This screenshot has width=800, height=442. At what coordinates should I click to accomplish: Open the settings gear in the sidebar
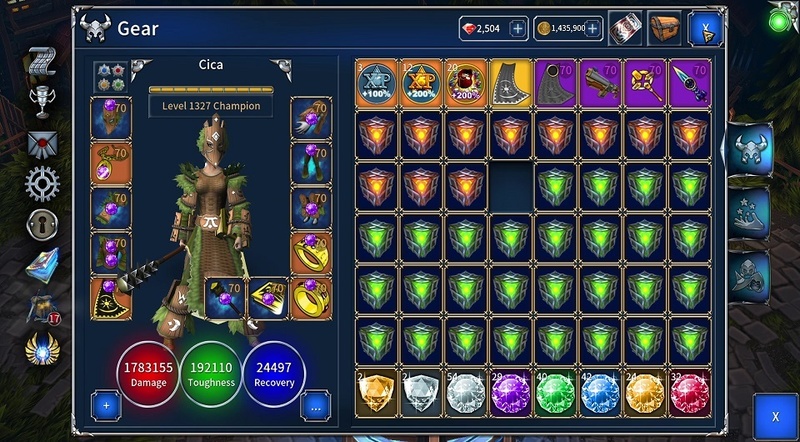pyautogui.click(x=42, y=183)
